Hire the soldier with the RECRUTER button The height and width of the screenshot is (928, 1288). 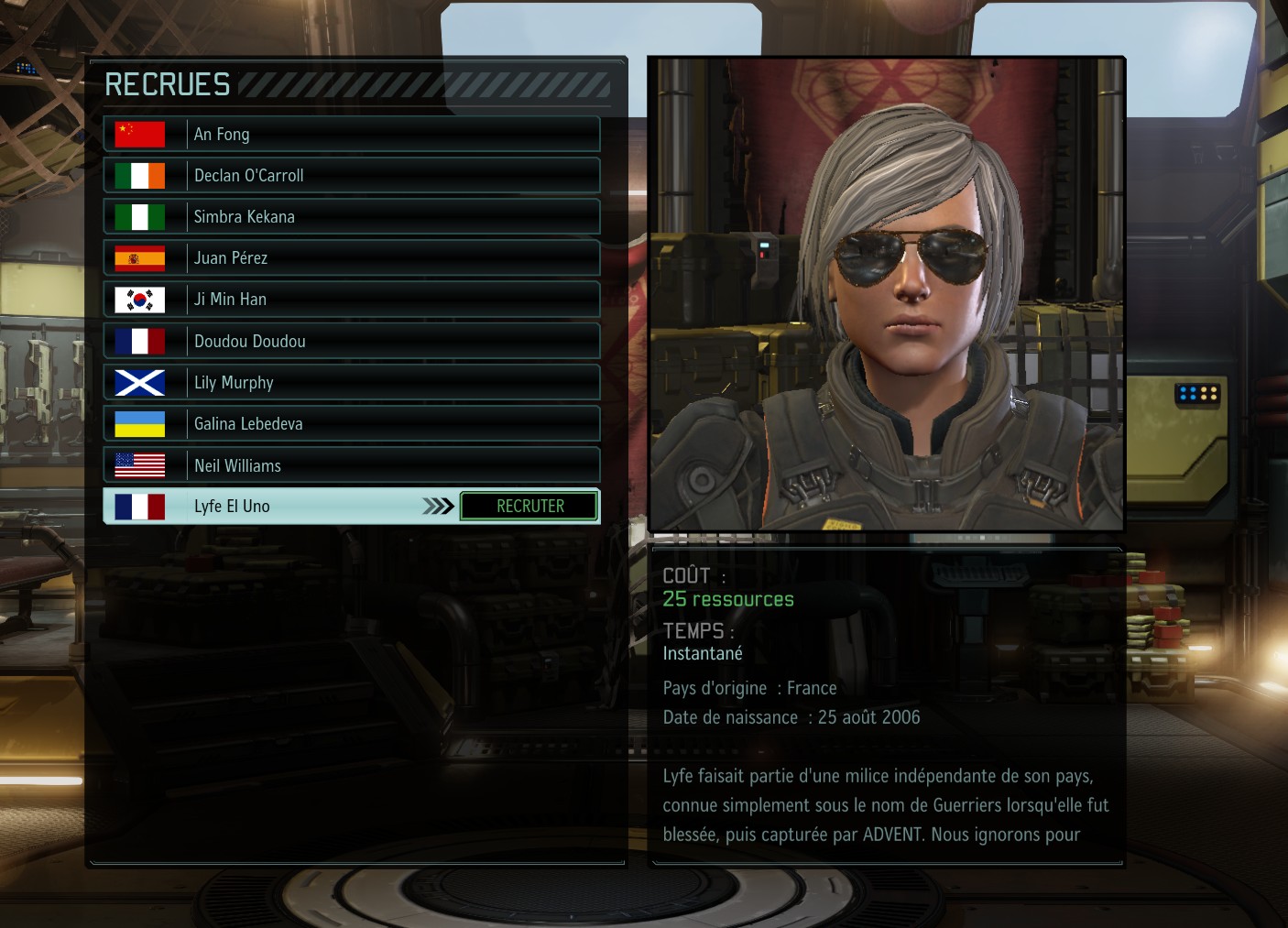point(529,507)
